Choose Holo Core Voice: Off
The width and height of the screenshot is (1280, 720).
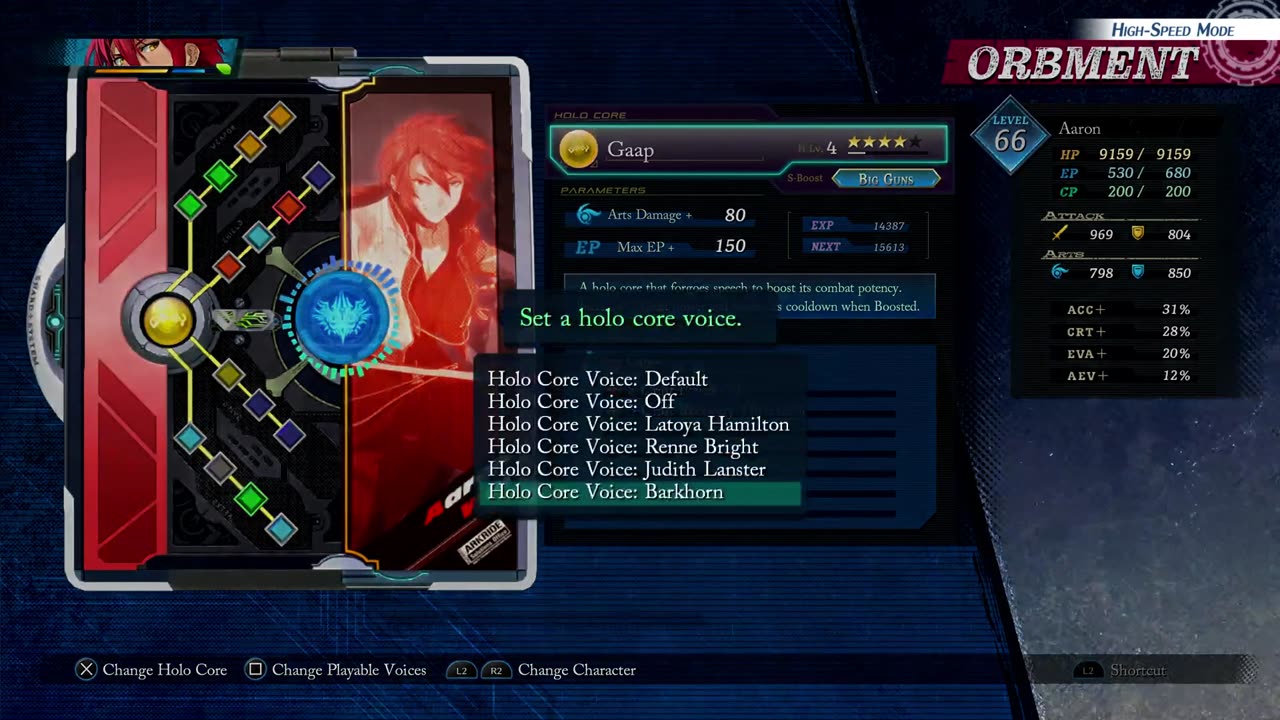tap(581, 401)
